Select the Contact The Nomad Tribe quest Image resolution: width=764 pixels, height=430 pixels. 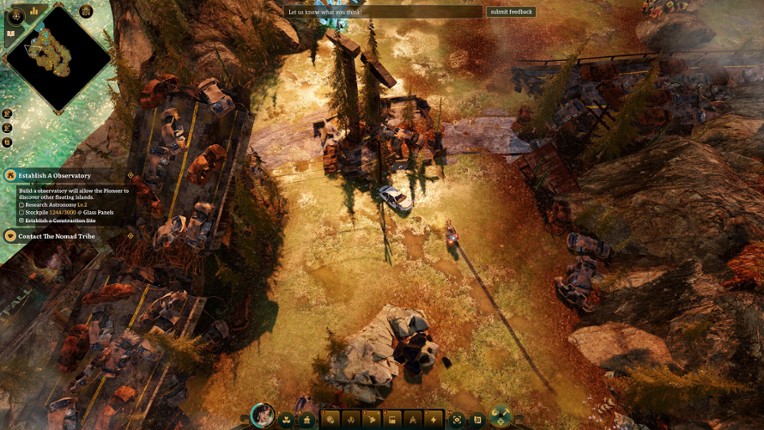(x=56, y=236)
